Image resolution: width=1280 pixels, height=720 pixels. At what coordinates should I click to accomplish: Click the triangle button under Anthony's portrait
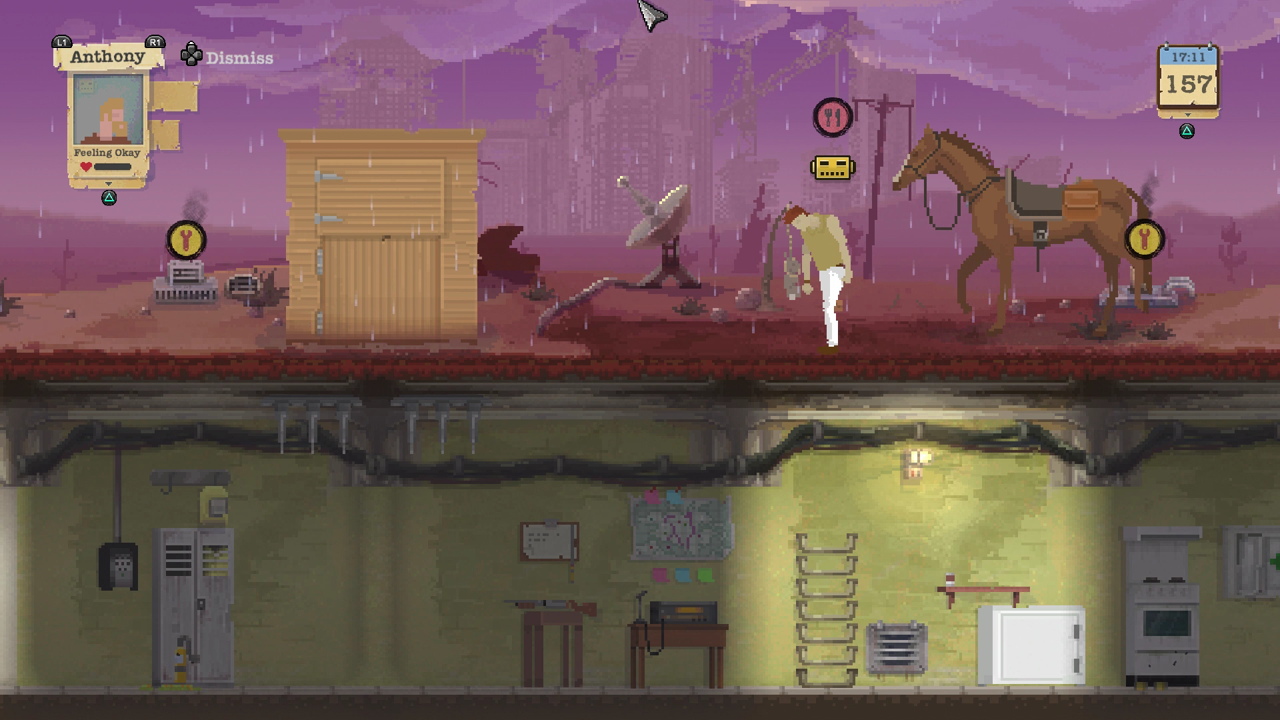[x=108, y=198]
